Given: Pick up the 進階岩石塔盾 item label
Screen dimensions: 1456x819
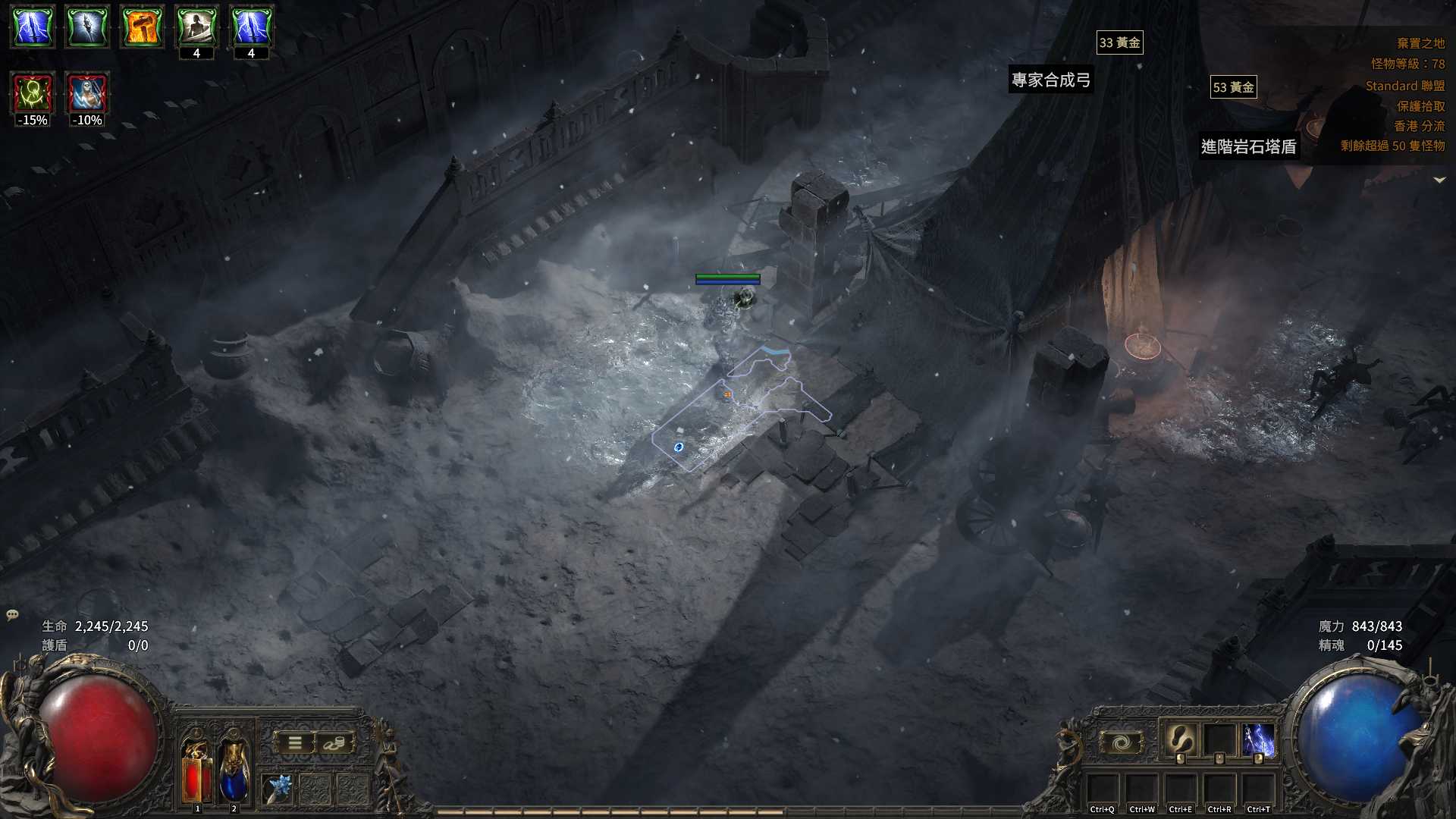Looking at the screenshot, I should pyautogui.click(x=1248, y=146).
